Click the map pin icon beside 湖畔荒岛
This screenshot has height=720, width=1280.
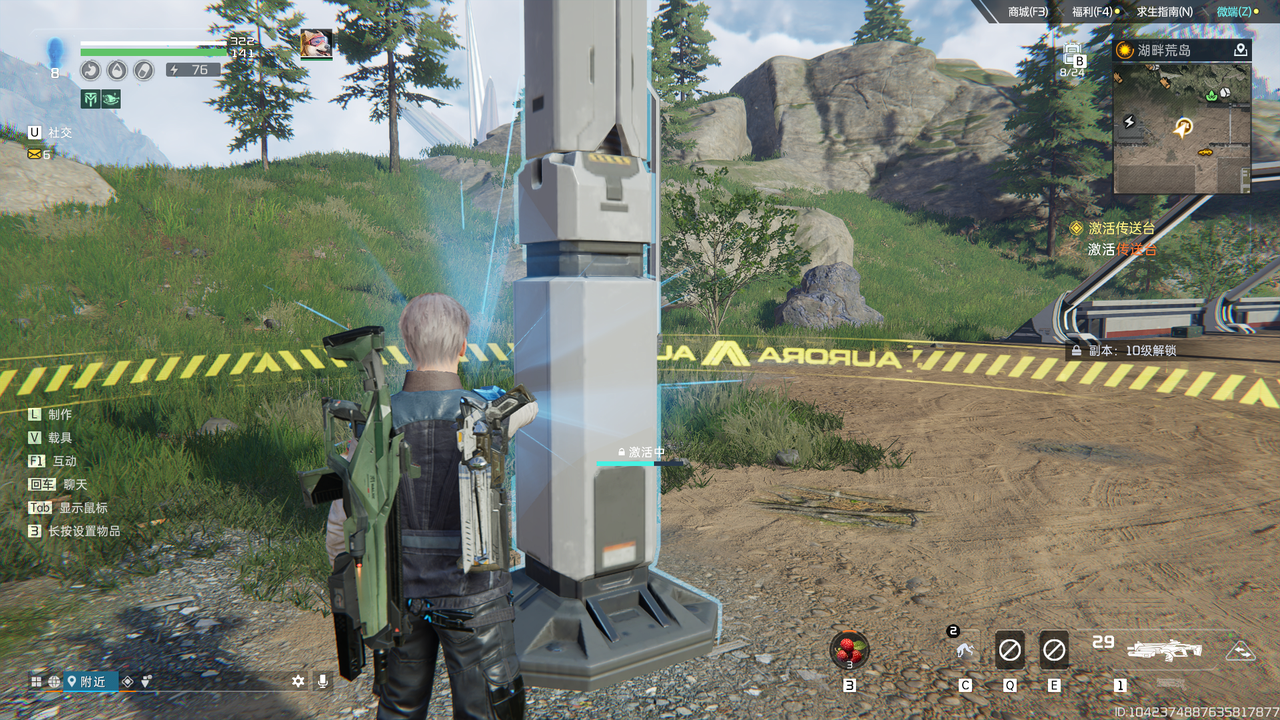[1241, 50]
